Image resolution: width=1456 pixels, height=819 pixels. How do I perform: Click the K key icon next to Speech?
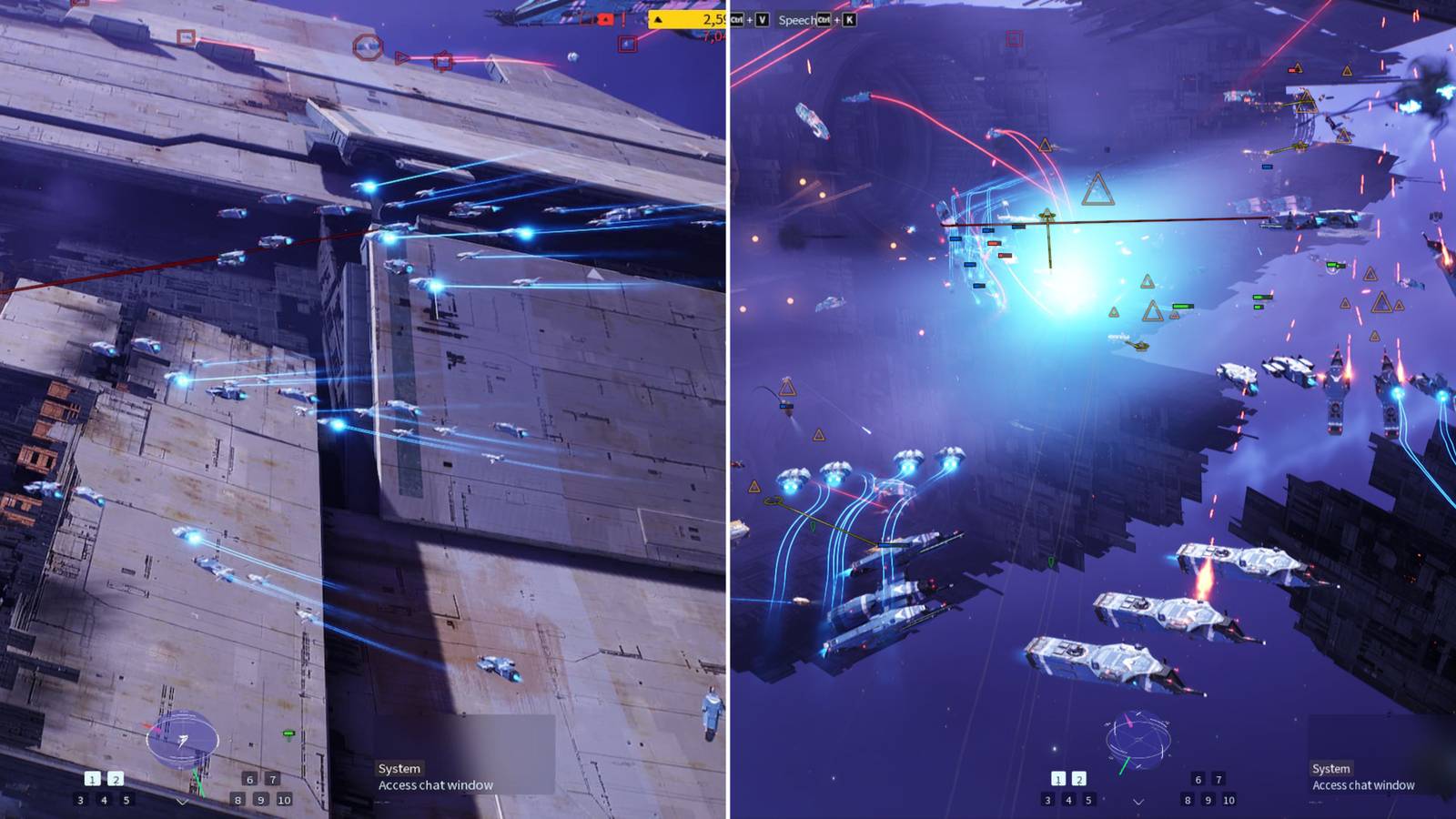click(x=849, y=20)
